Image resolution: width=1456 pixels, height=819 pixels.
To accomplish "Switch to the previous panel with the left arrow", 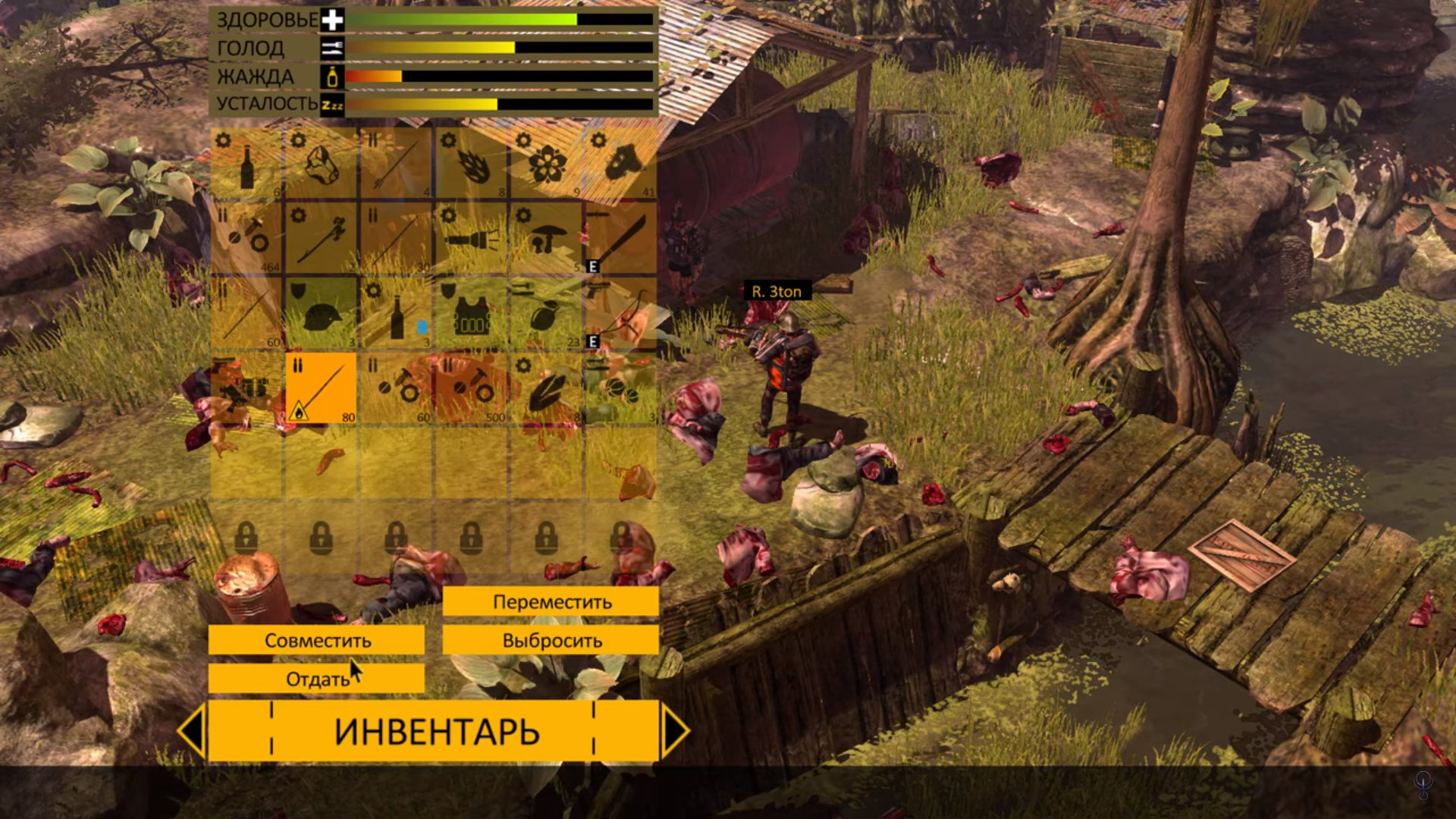I will pyautogui.click(x=192, y=730).
